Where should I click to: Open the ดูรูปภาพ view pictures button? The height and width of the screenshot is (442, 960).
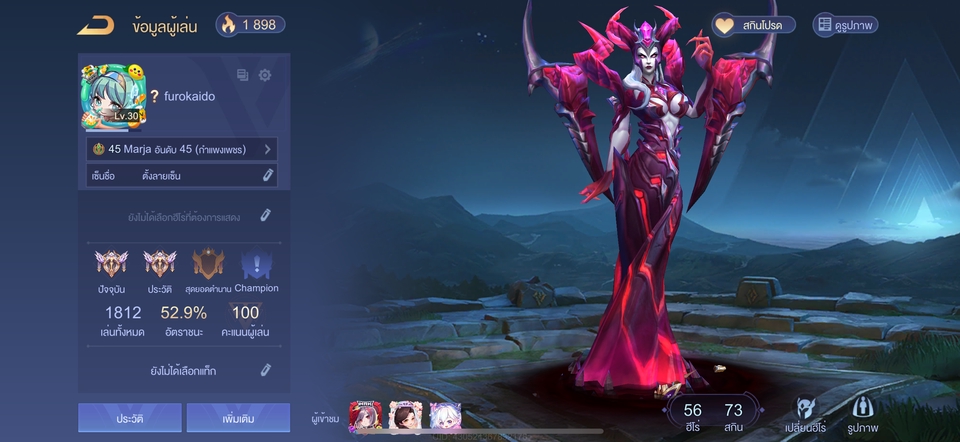click(x=845, y=25)
